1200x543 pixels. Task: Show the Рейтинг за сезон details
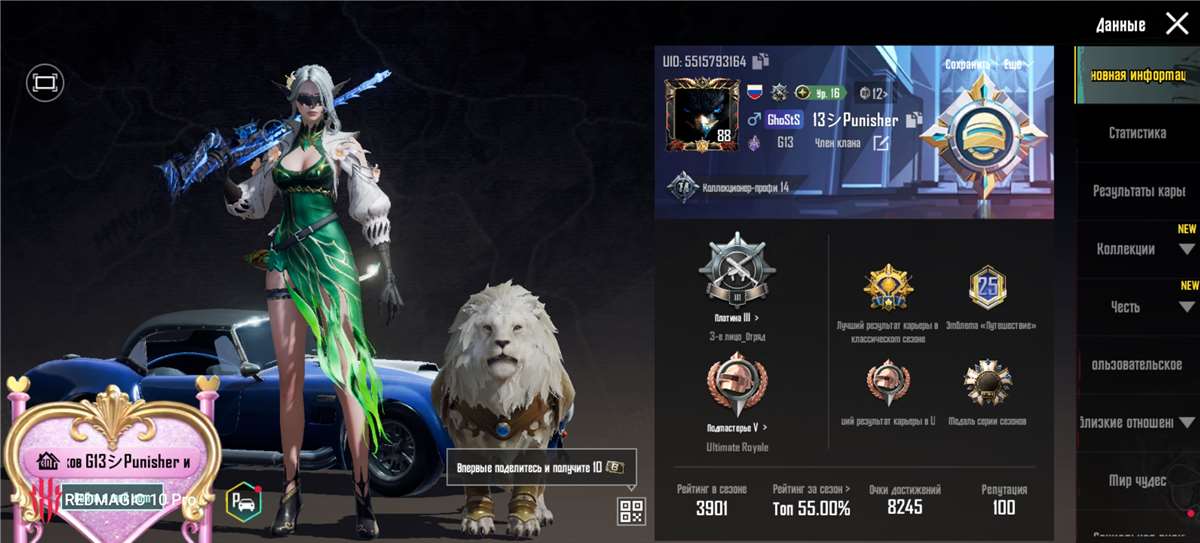point(811,499)
